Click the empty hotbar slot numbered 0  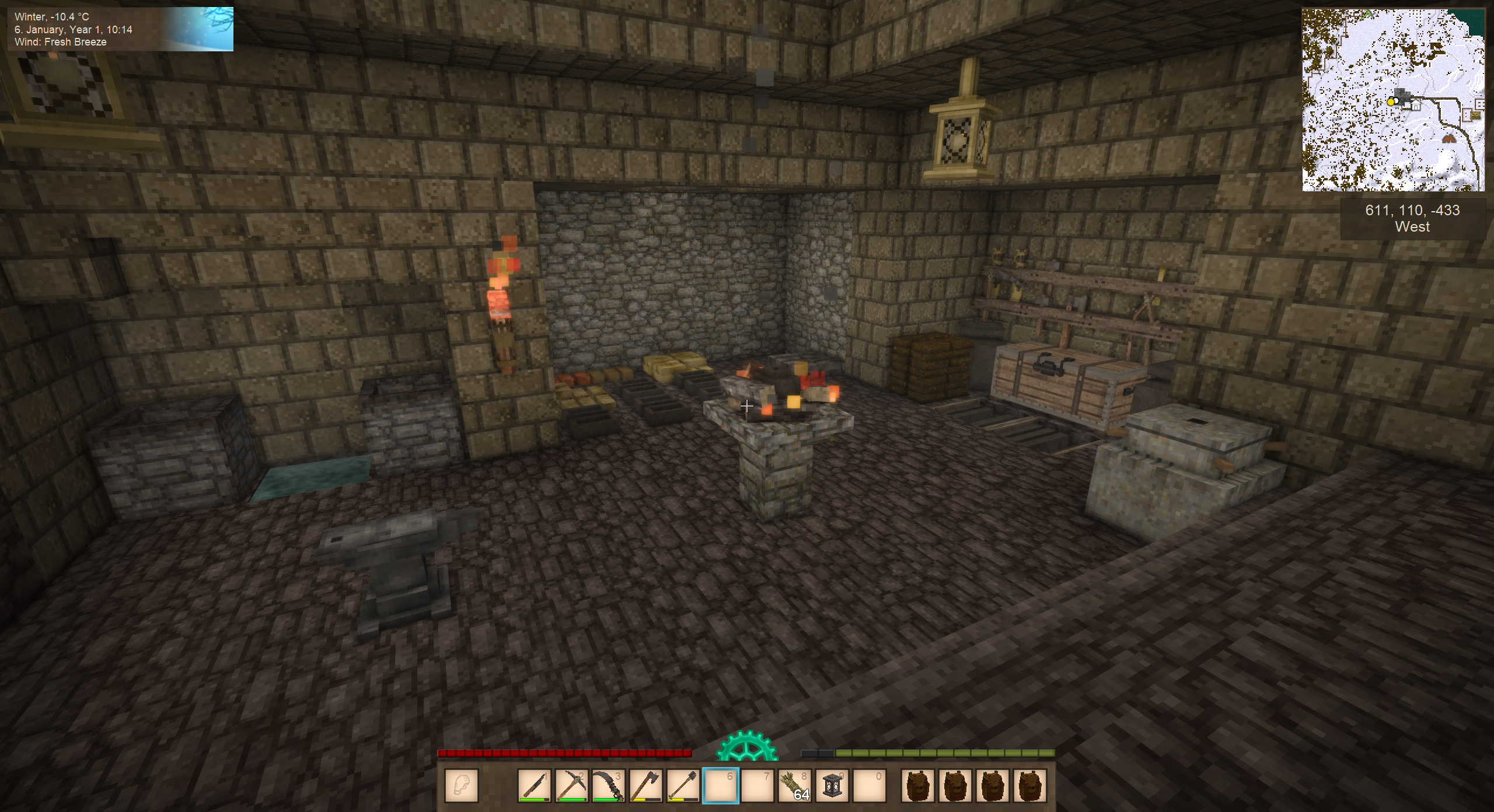870,785
